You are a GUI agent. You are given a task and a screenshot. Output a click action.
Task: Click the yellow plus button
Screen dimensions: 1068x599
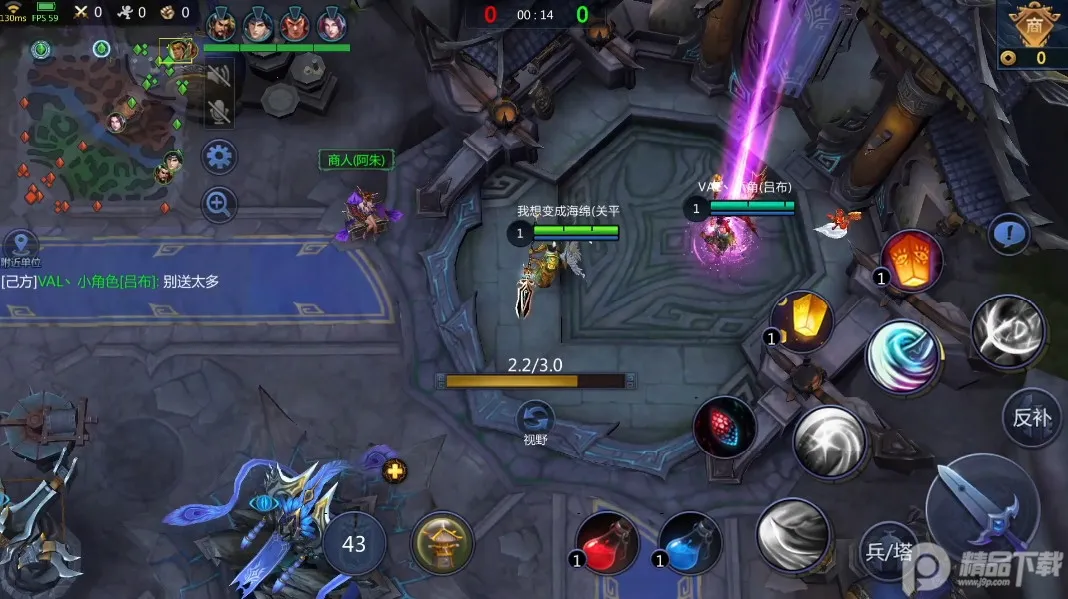pyautogui.click(x=395, y=471)
